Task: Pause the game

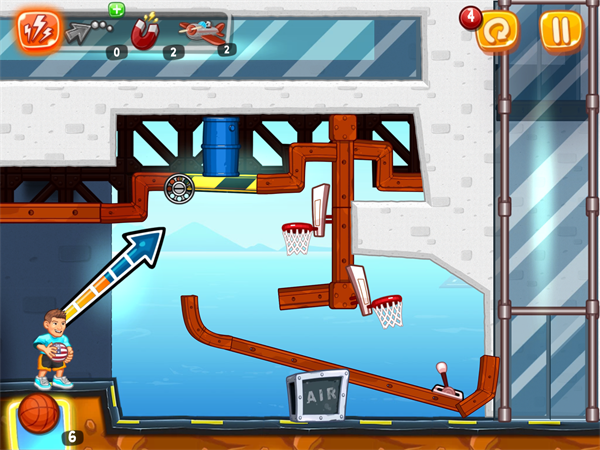Action: [x=560, y=30]
